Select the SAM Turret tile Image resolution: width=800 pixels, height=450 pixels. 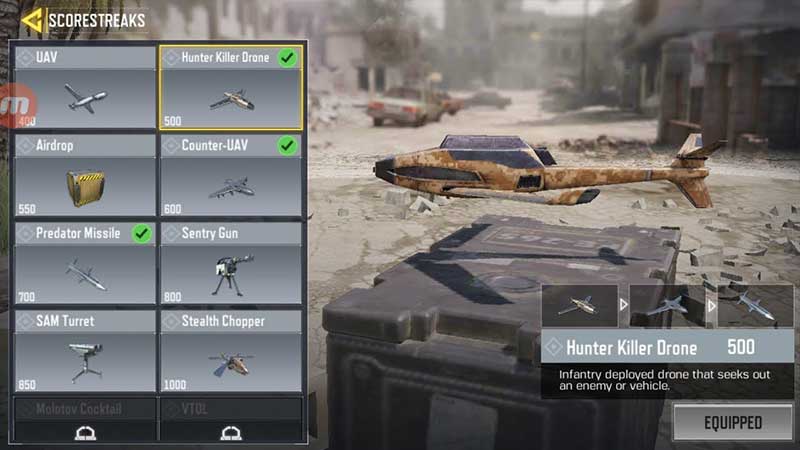point(85,350)
